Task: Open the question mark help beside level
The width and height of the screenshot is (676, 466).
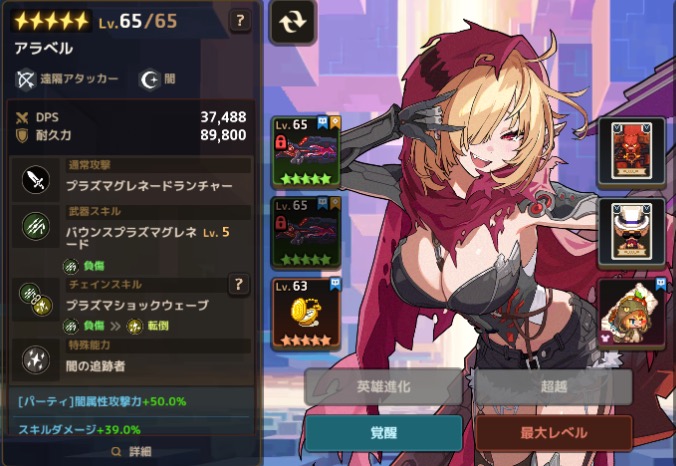Action: [240, 21]
